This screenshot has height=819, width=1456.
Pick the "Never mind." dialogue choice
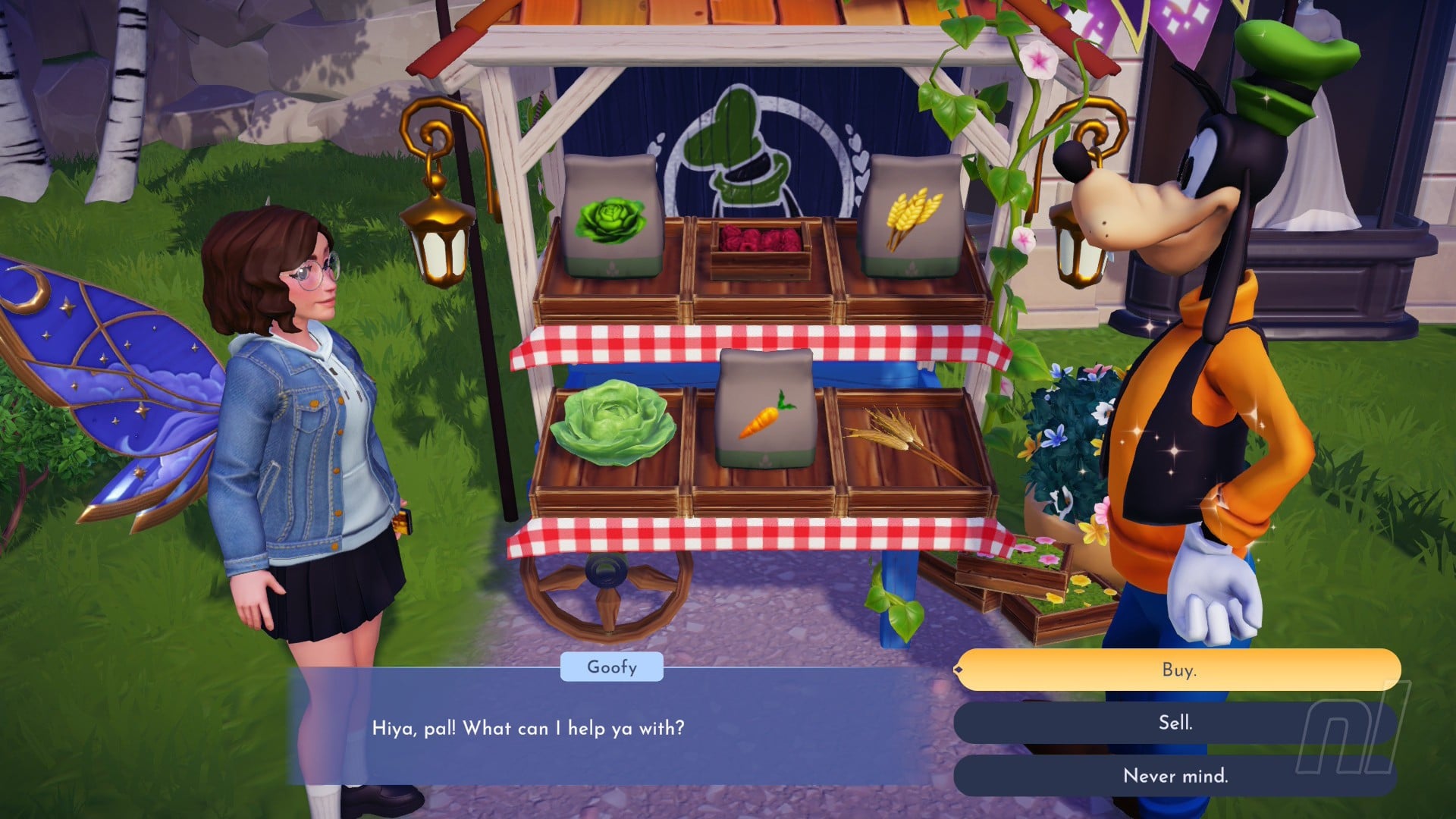pyautogui.click(x=1175, y=776)
